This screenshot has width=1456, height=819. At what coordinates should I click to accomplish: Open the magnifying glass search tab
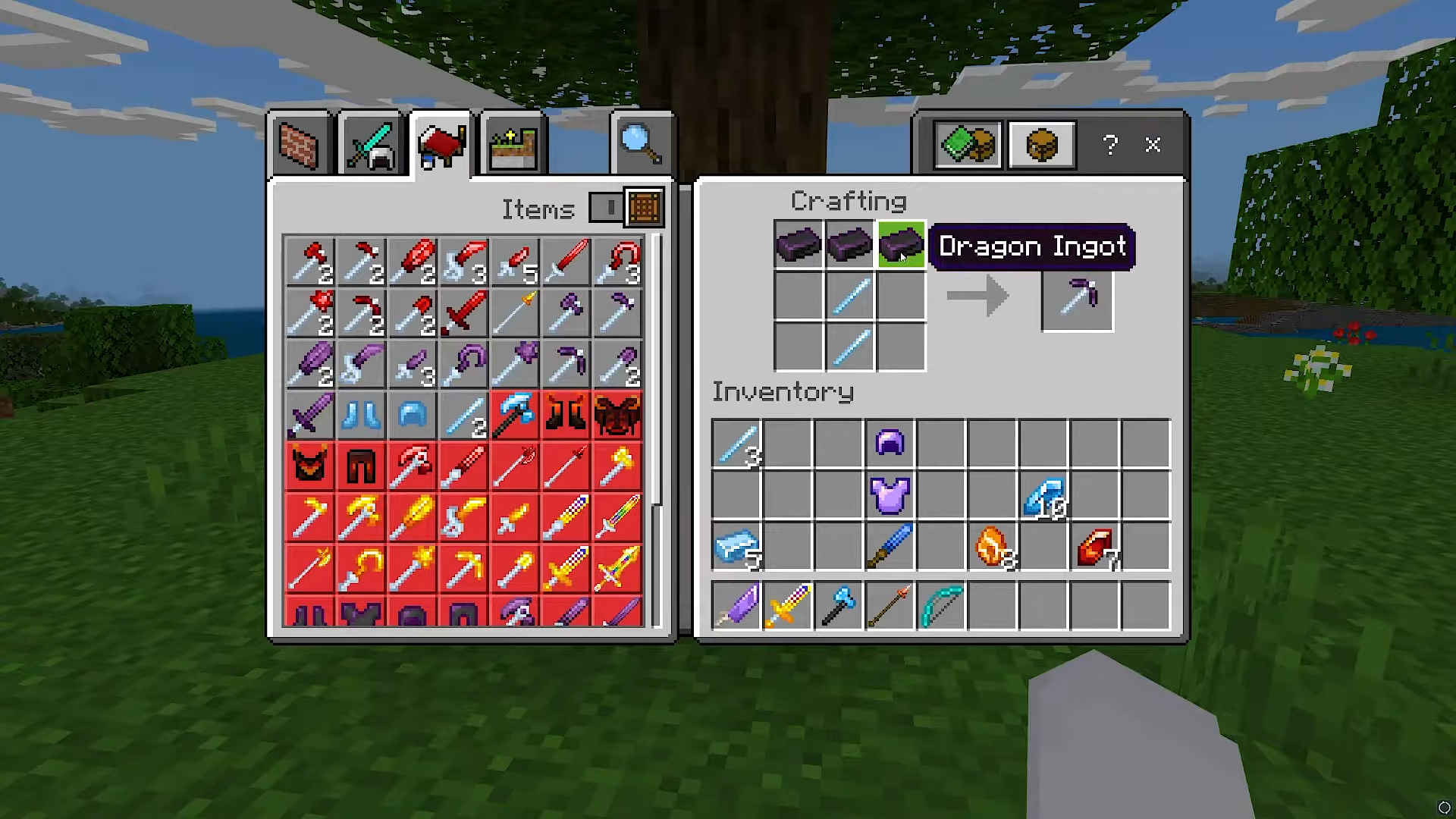point(642,144)
